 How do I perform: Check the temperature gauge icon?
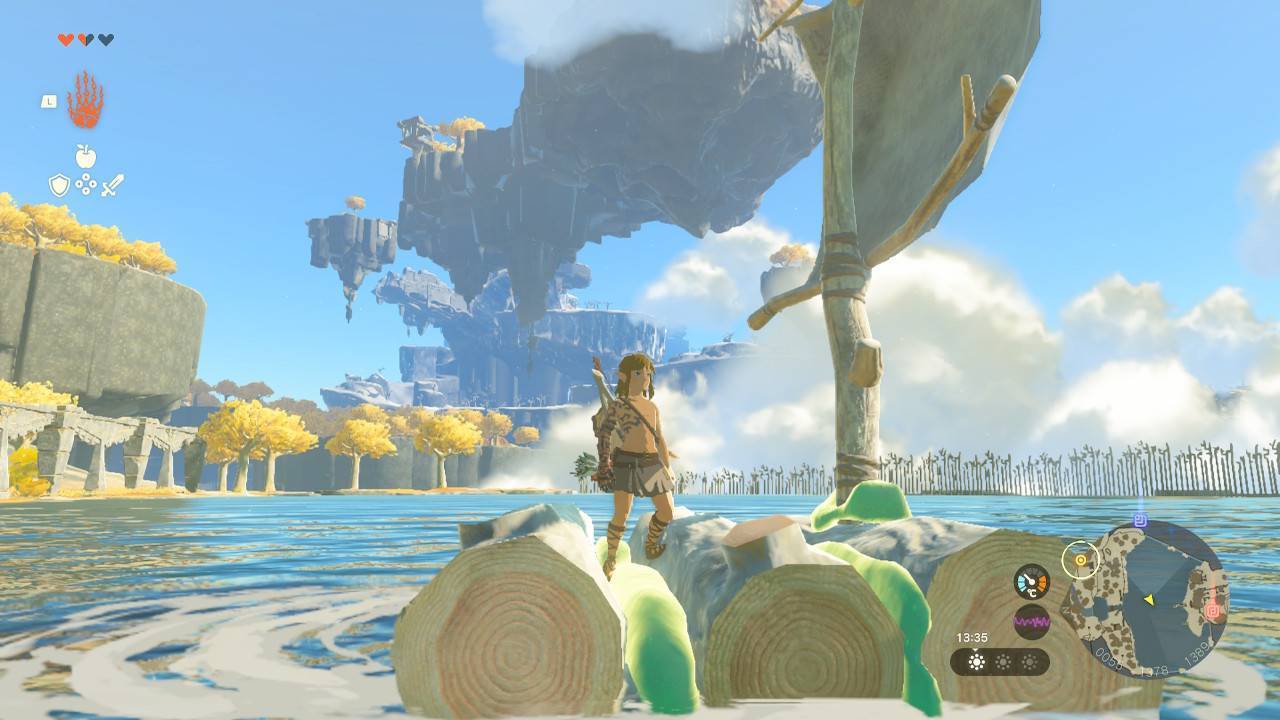coord(1031,581)
